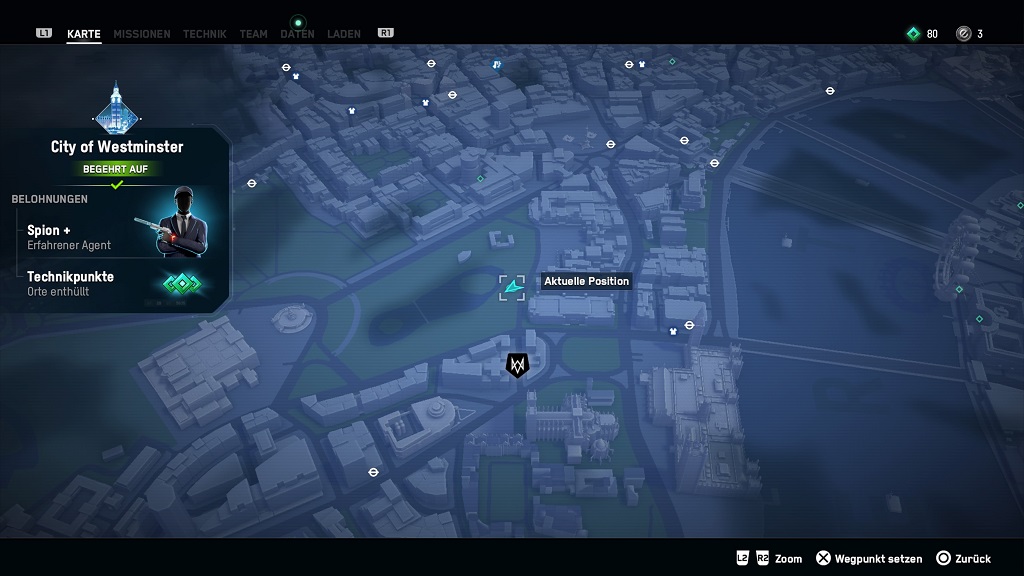Select the blue music note map marker
The height and width of the screenshot is (576, 1024).
497,66
